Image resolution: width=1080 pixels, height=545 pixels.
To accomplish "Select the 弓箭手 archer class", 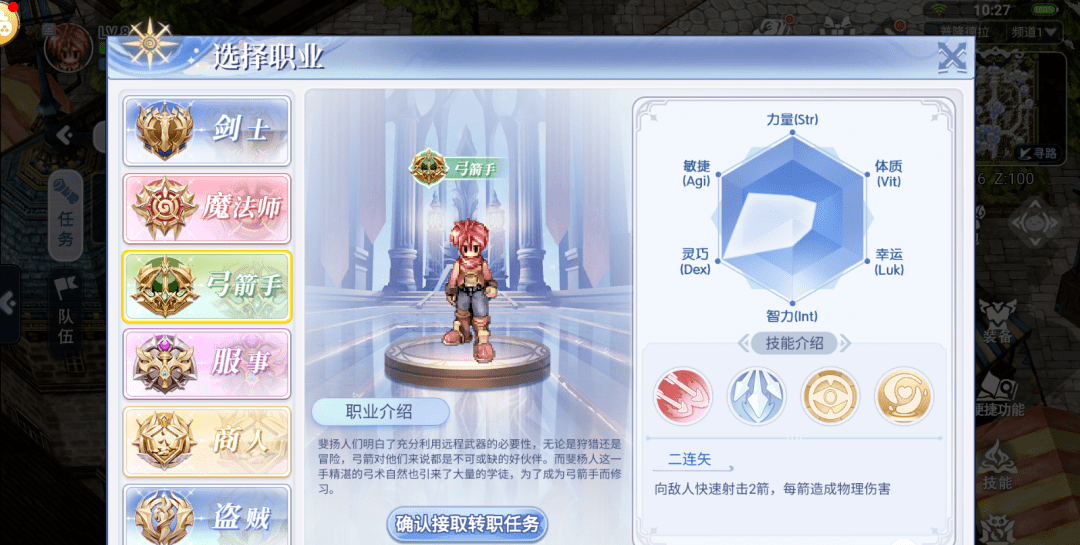I will tap(207, 286).
